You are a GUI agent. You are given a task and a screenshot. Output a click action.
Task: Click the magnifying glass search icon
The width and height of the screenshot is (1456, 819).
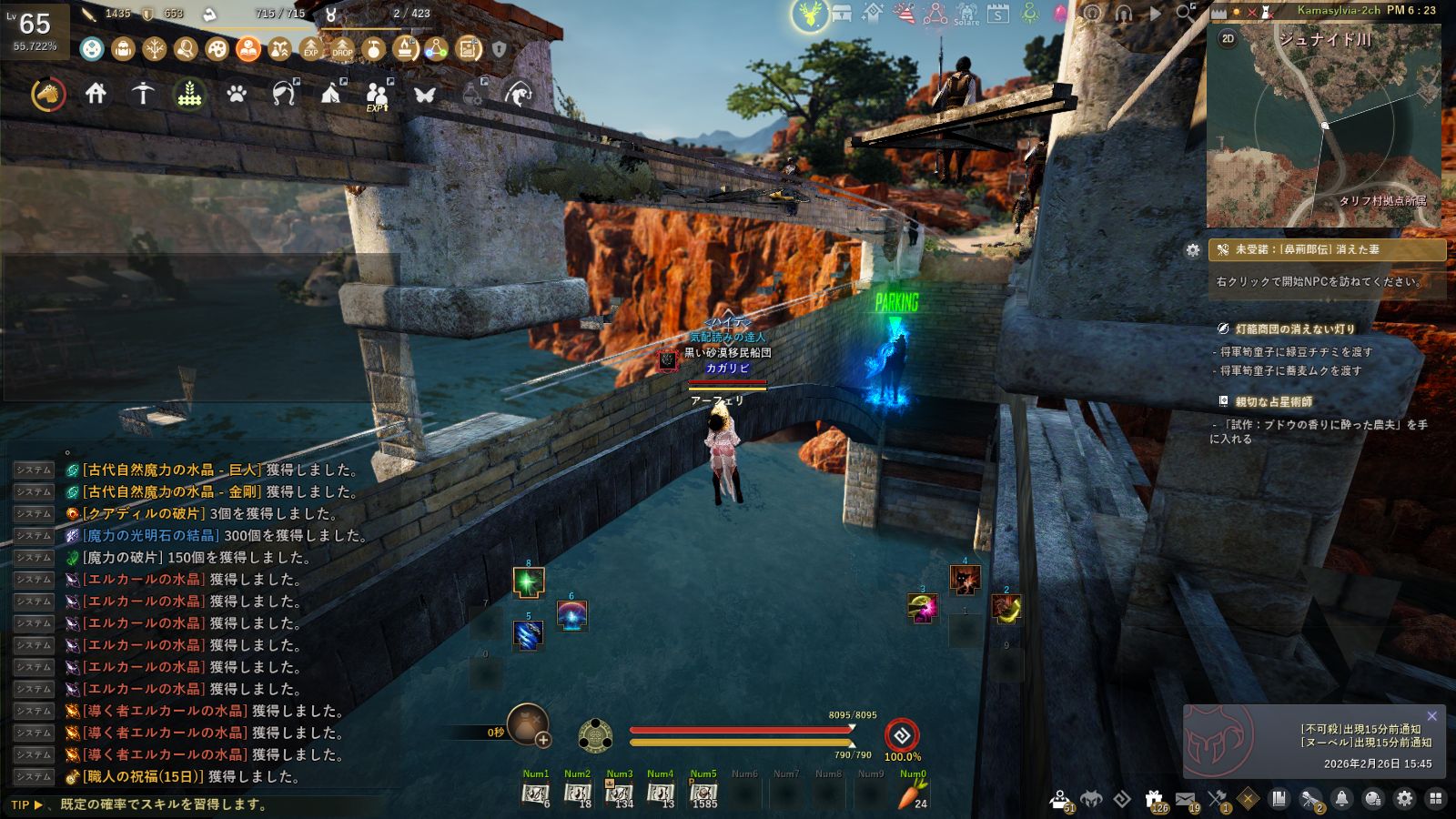tap(1185, 14)
